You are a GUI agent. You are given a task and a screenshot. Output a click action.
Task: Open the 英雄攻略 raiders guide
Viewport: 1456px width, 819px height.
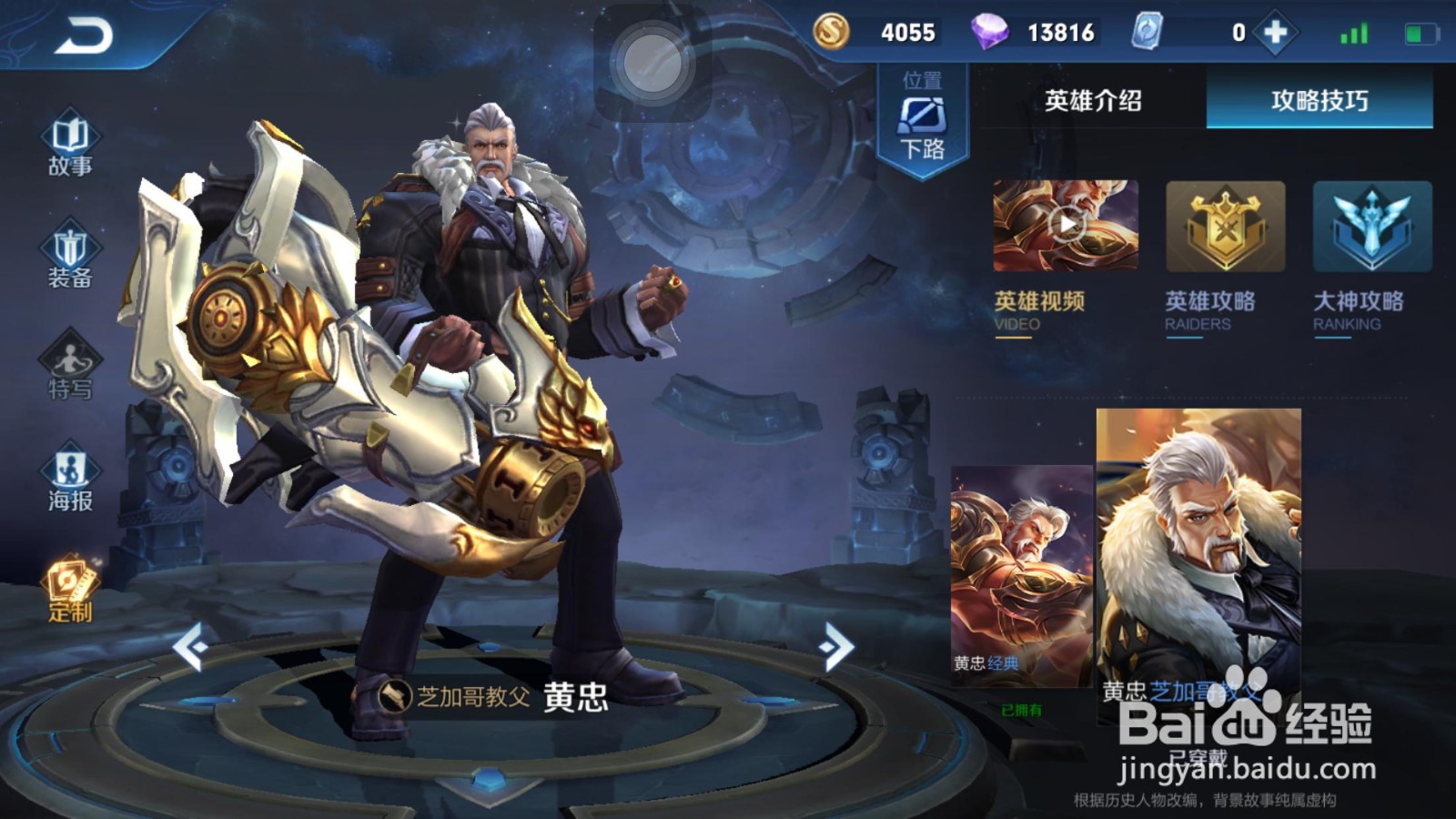pos(1224,227)
